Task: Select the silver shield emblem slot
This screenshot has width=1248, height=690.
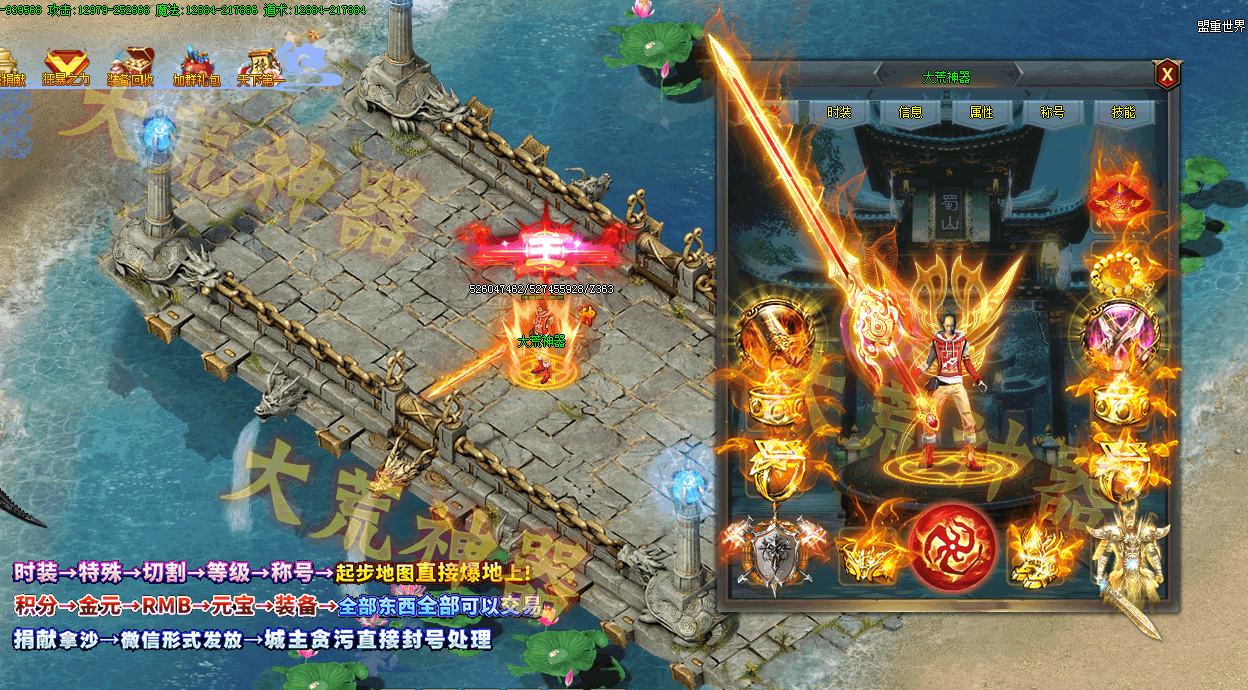Action: [x=775, y=551]
